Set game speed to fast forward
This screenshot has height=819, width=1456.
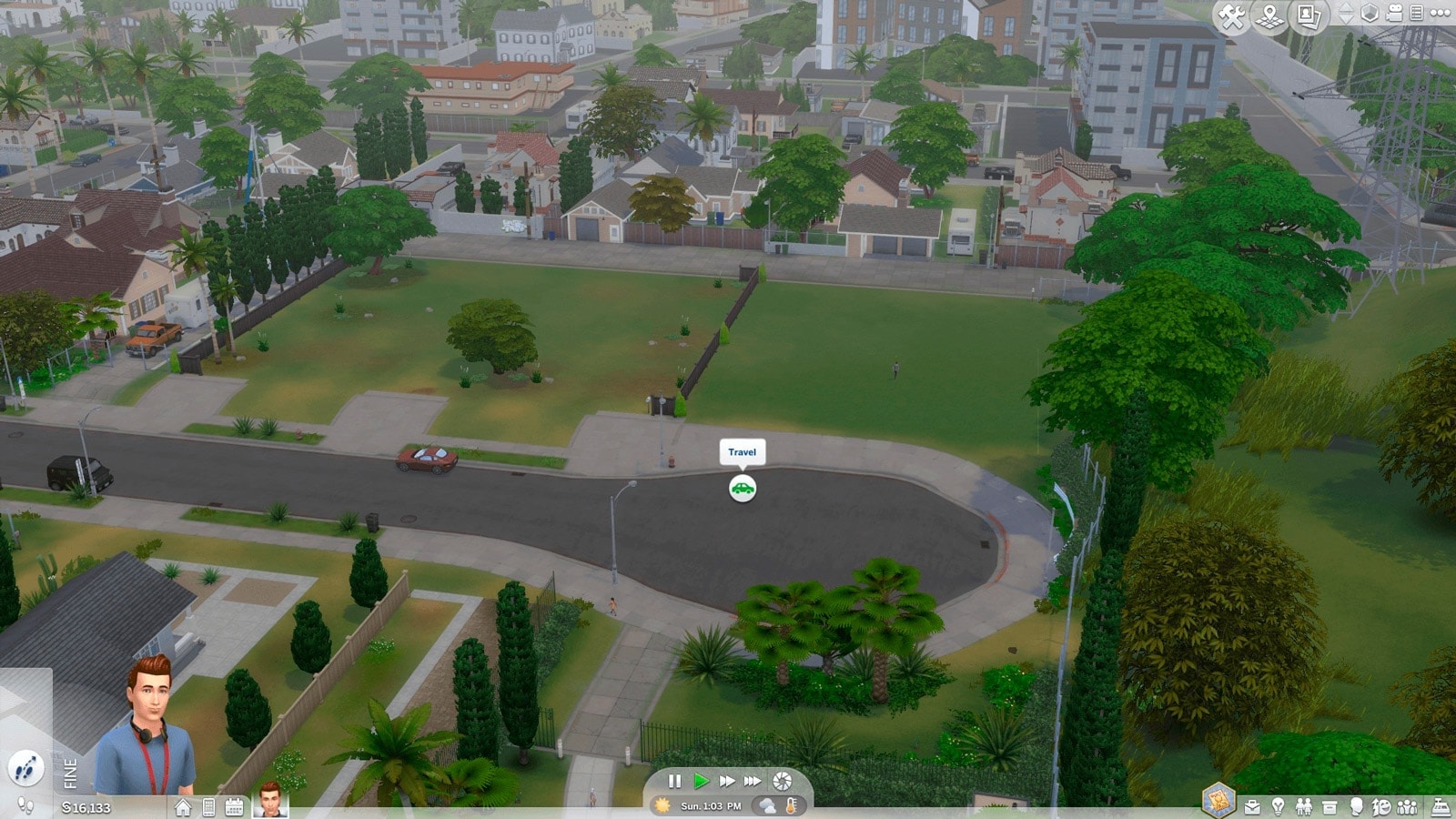coord(726,781)
